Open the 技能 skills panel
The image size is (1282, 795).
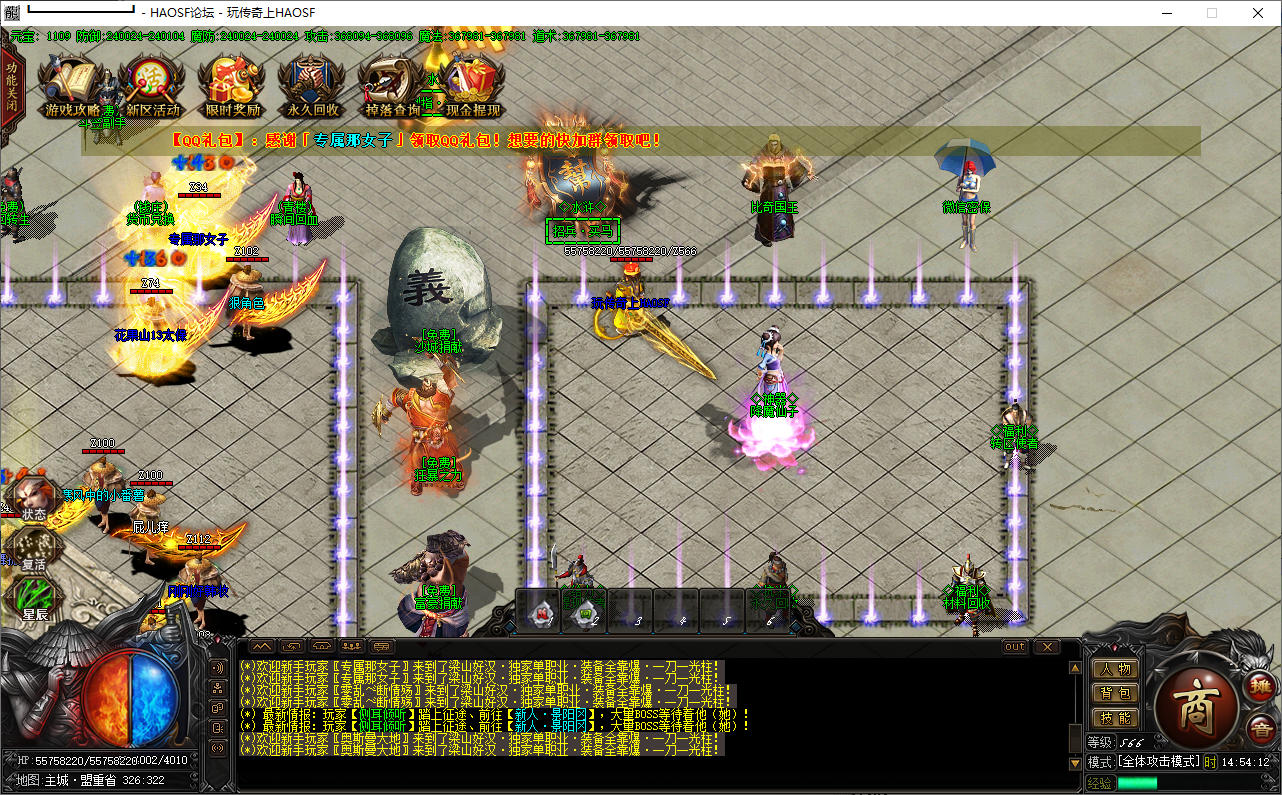[1114, 717]
